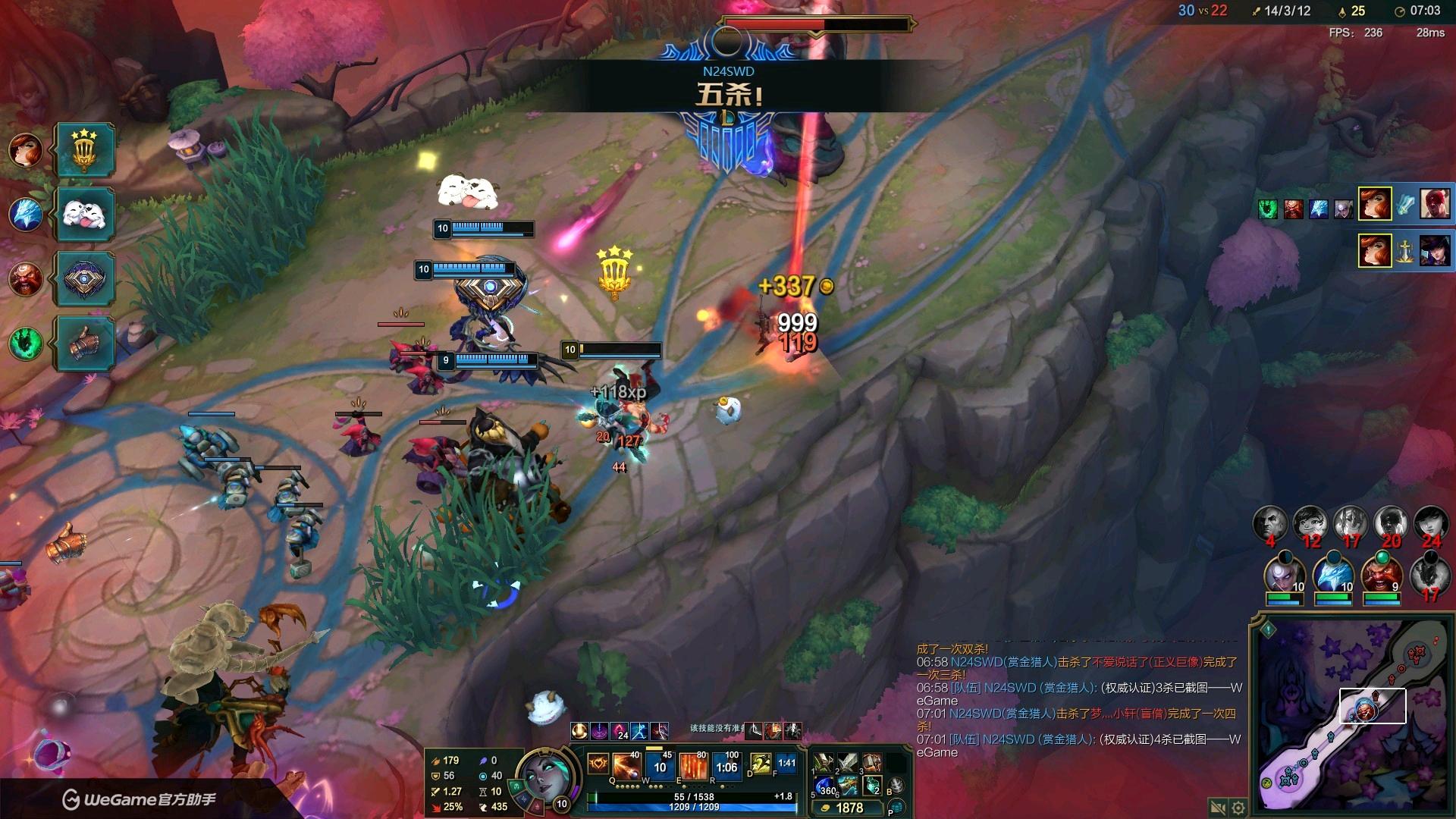Select Anivia ally portrait above the minimap

pos(1332,575)
